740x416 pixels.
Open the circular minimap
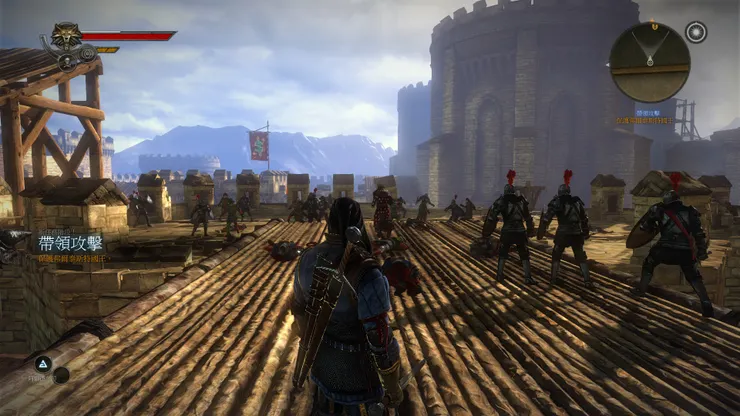tap(649, 62)
